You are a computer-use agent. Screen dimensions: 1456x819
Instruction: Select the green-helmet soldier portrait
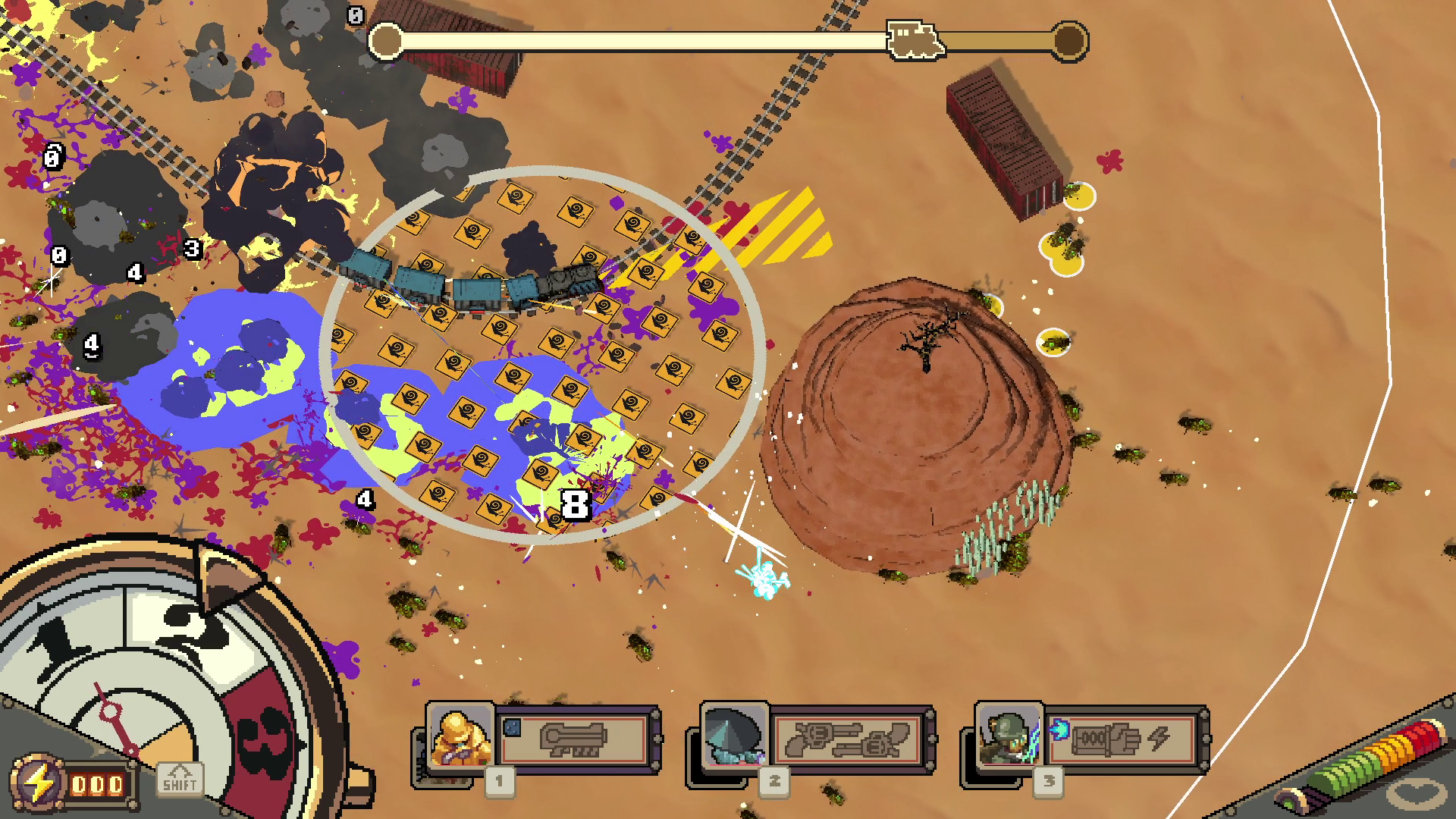click(x=1009, y=736)
